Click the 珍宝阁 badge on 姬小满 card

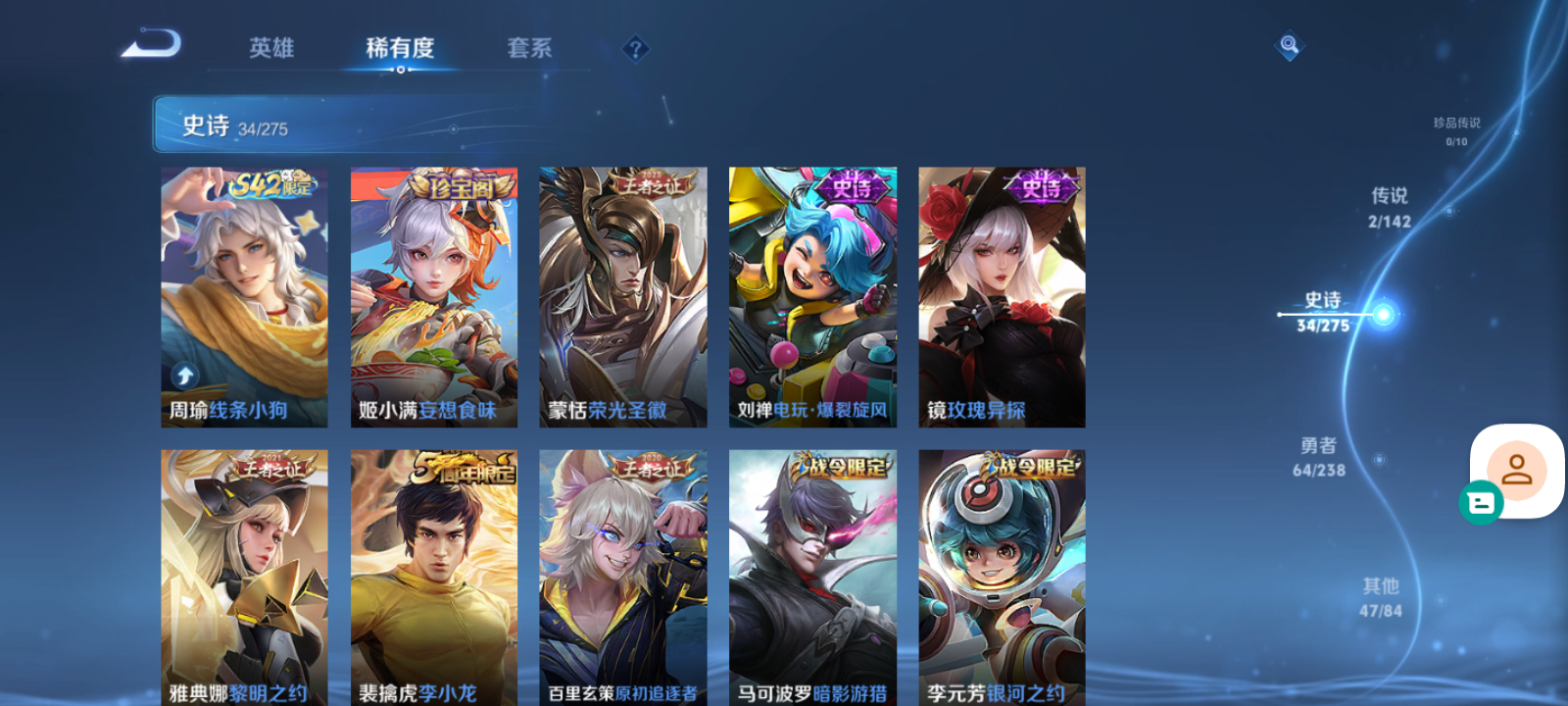pyautogui.click(x=461, y=185)
